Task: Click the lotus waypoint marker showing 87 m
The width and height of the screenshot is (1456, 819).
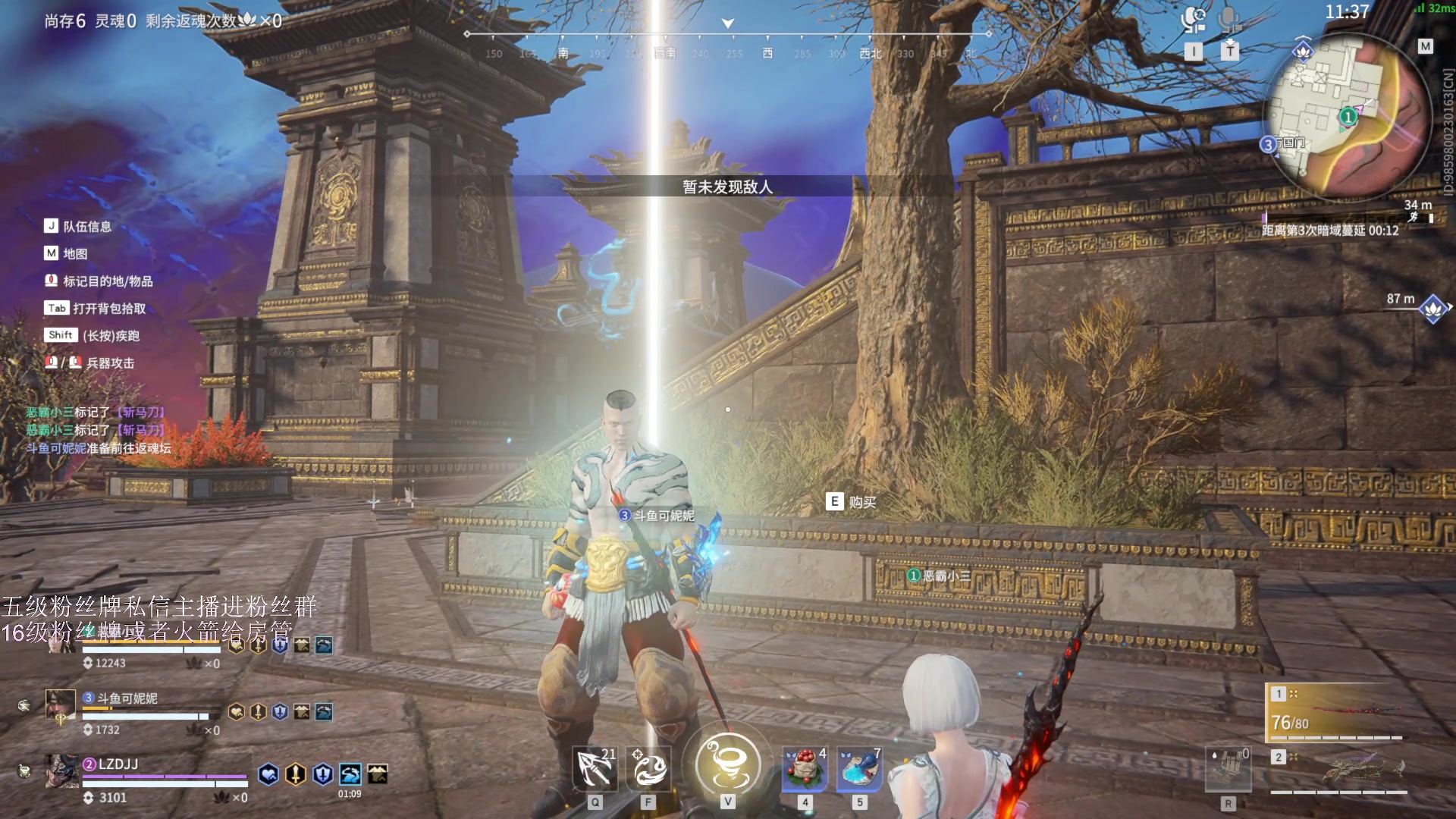Action: tap(1432, 309)
